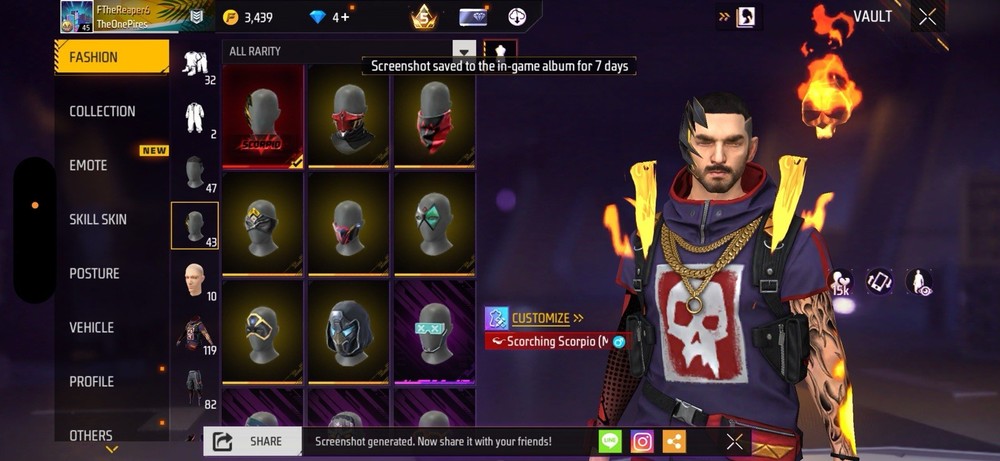The image size is (1000, 461).
Task: Open the player profile avatar
Action: pos(76,16)
